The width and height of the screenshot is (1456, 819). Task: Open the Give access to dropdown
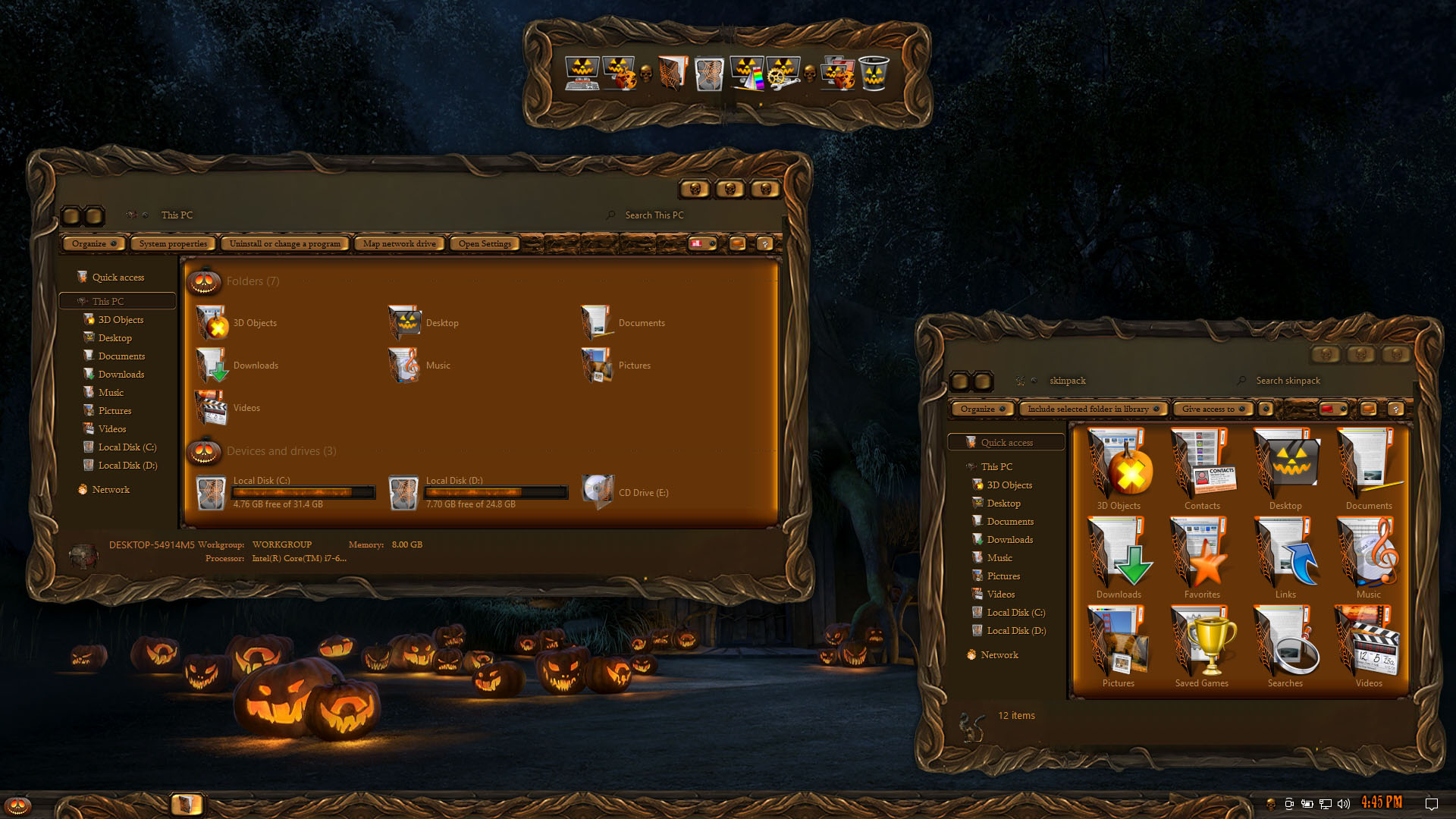click(x=1212, y=409)
